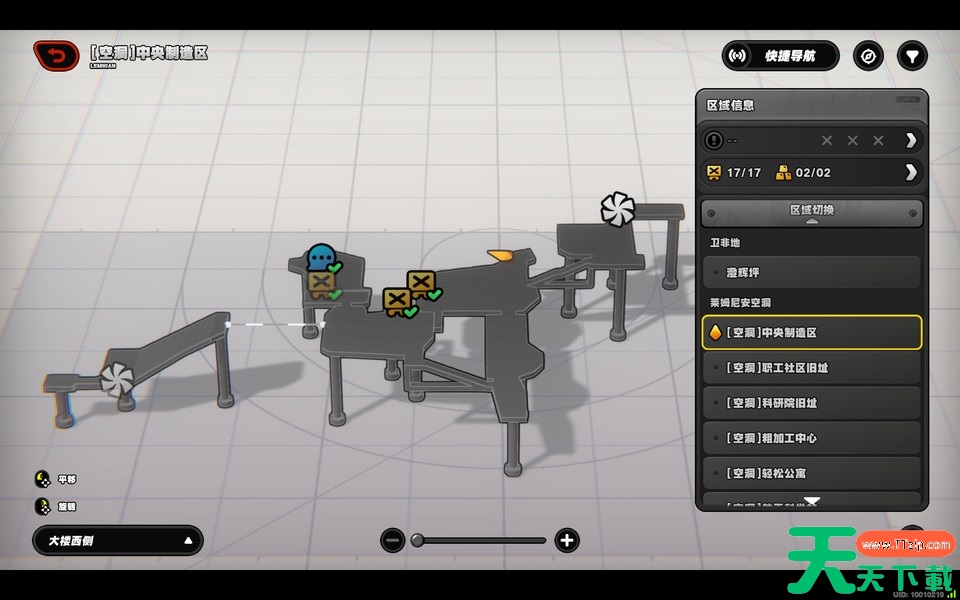Expand the exploration progress row arrow
The image size is (960, 600).
tap(910, 140)
